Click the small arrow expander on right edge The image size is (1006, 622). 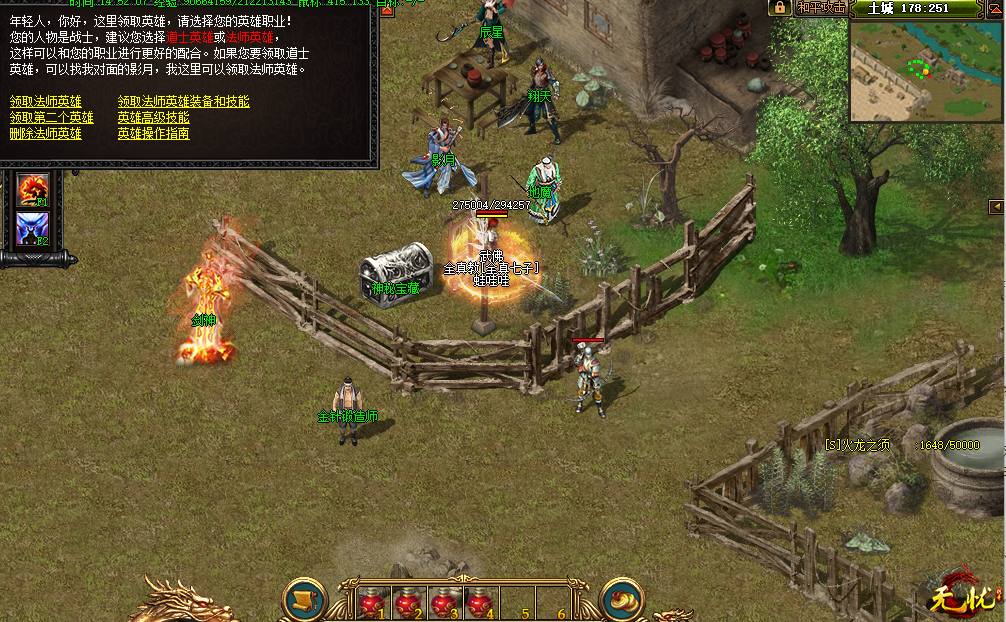(996, 206)
